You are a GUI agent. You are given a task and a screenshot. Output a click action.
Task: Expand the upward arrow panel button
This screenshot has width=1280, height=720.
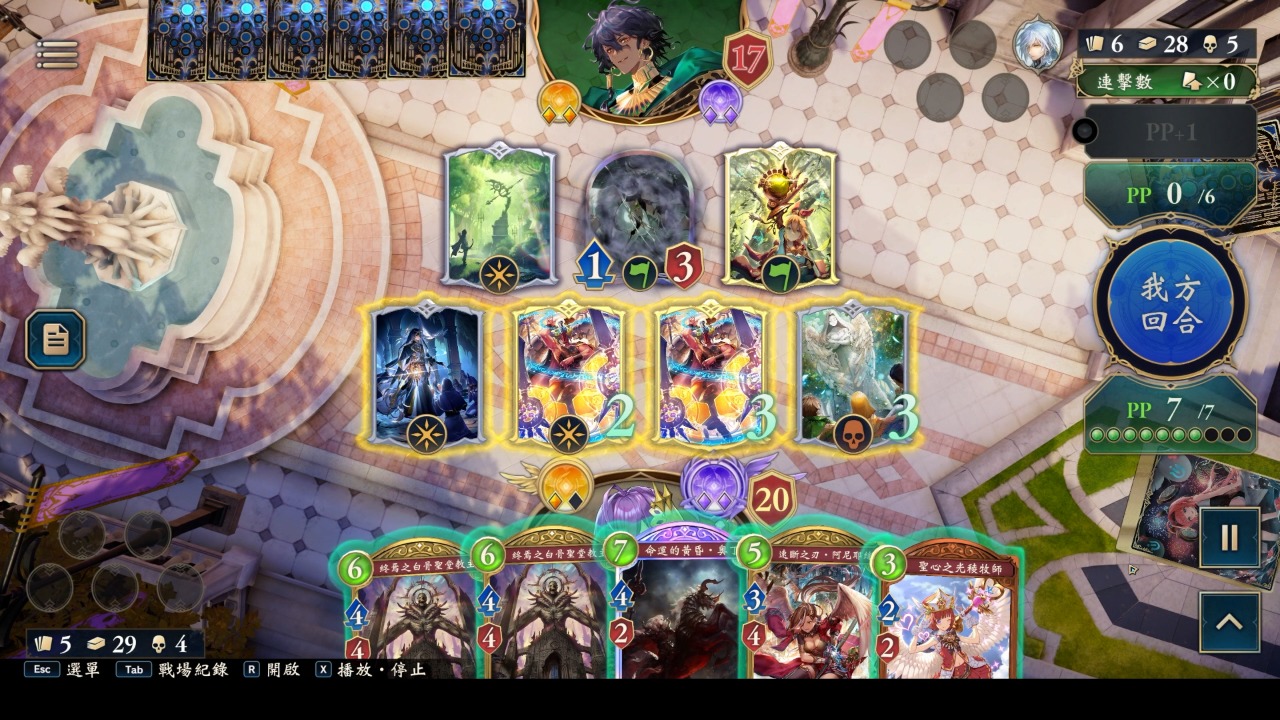click(x=1229, y=622)
